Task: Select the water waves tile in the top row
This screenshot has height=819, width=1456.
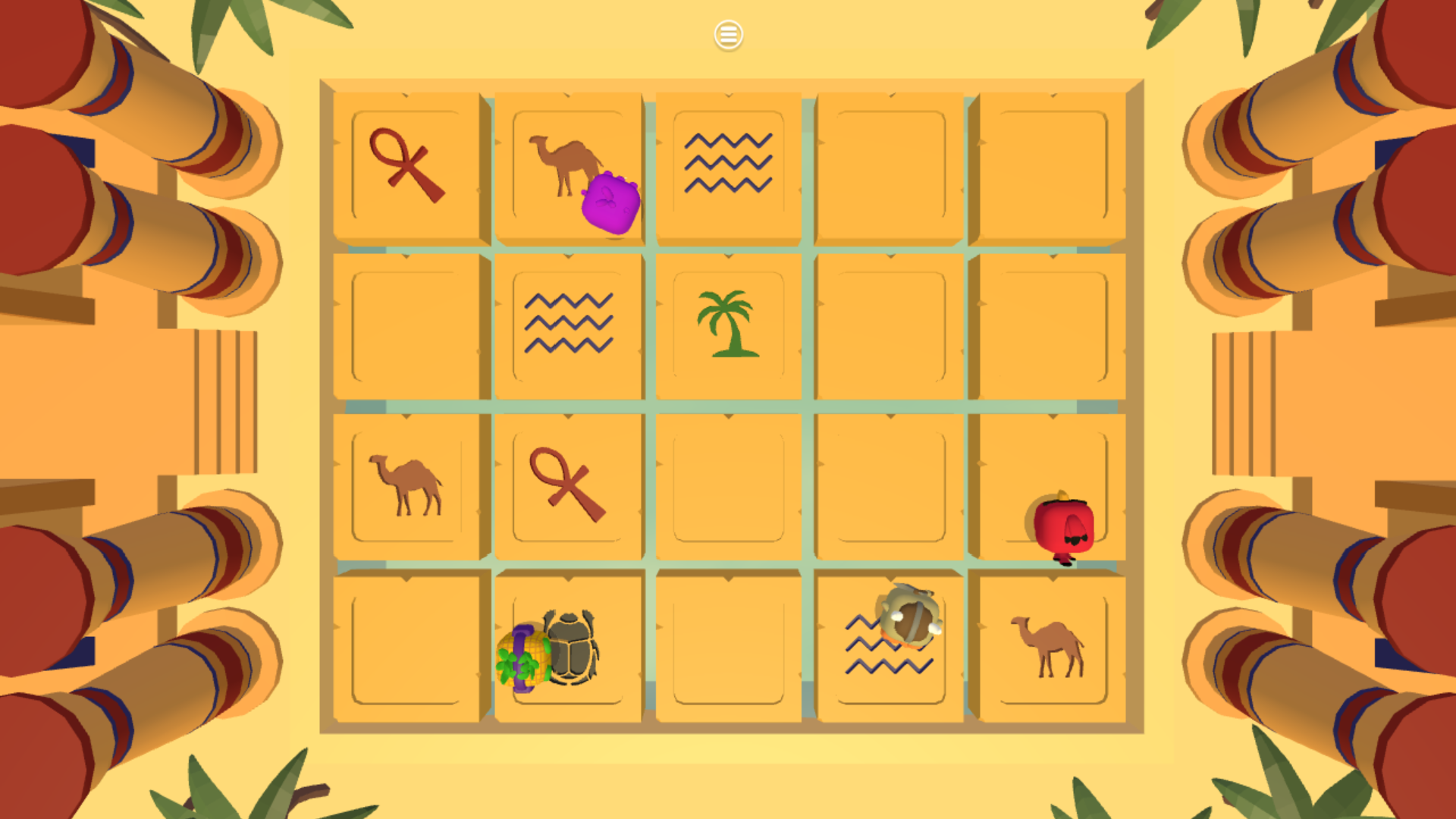Action: coord(728,163)
